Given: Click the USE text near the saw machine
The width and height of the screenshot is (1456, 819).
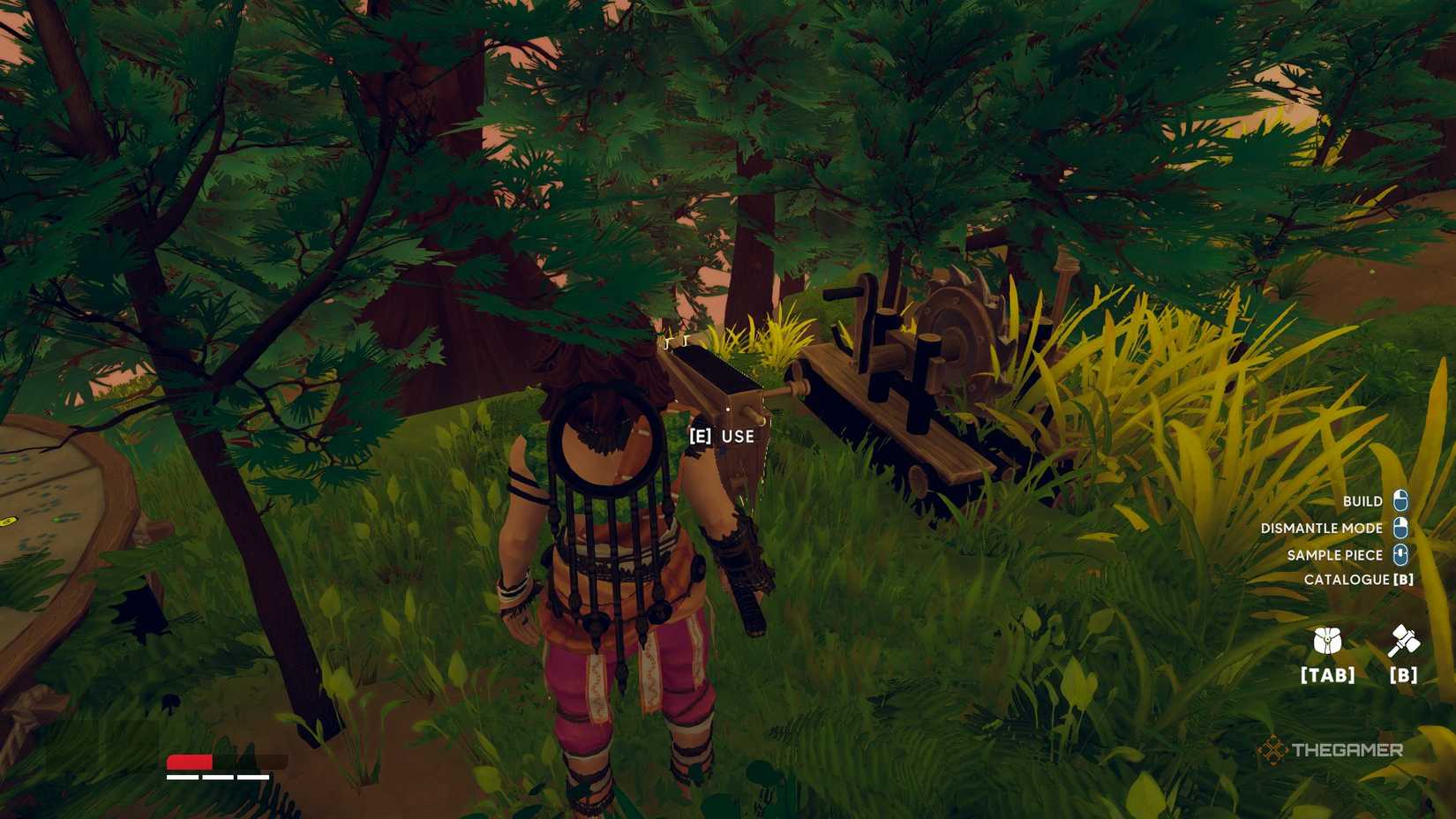Looking at the screenshot, I should (736, 436).
